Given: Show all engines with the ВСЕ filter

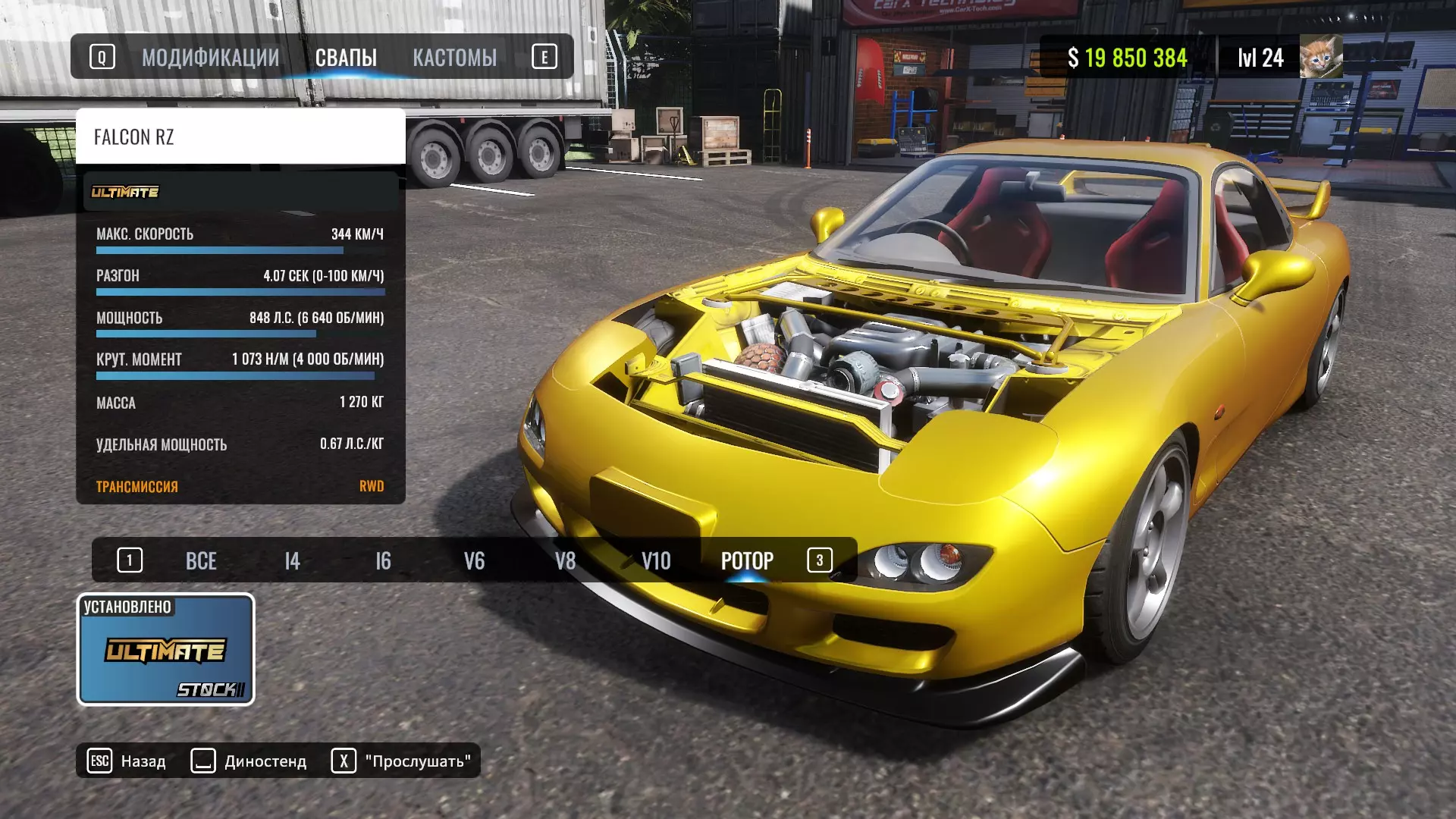Looking at the screenshot, I should (x=201, y=561).
